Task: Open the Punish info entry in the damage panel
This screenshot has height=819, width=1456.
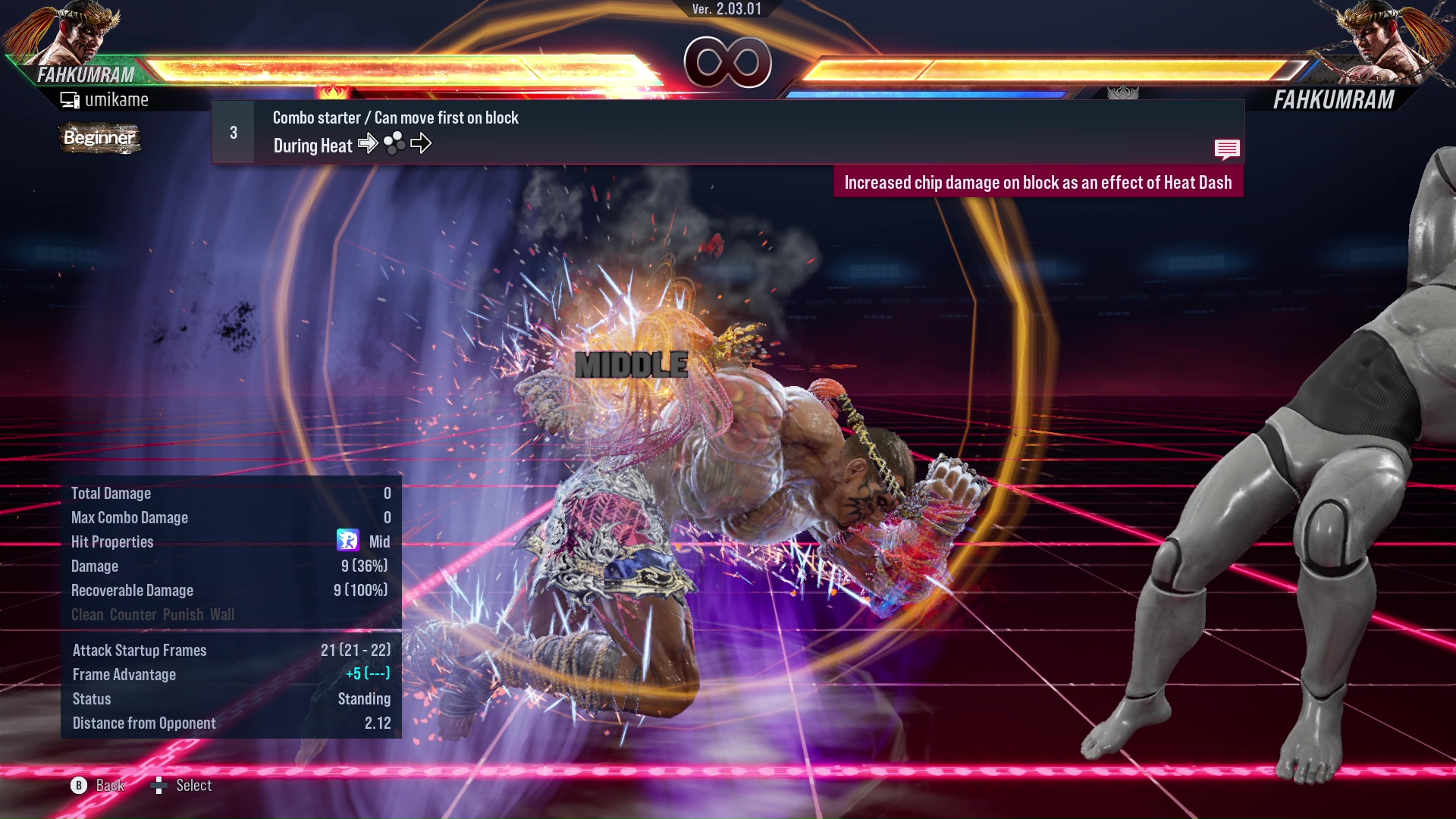Action: point(182,614)
